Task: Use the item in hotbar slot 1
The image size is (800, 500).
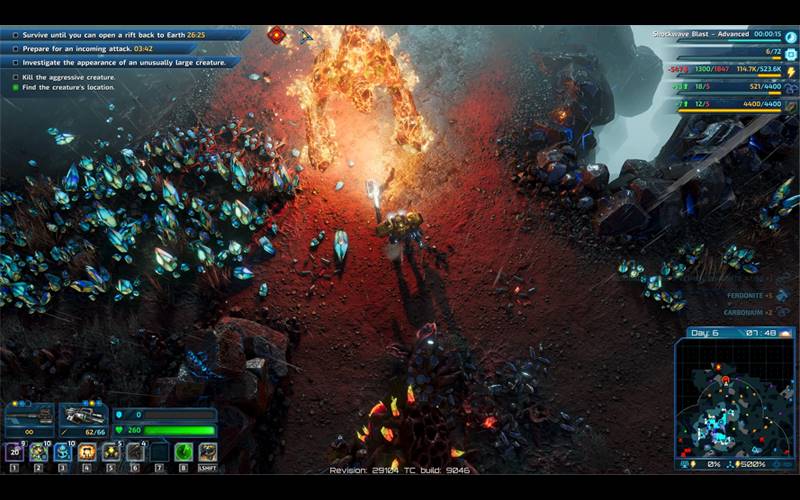Action: tap(15, 452)
